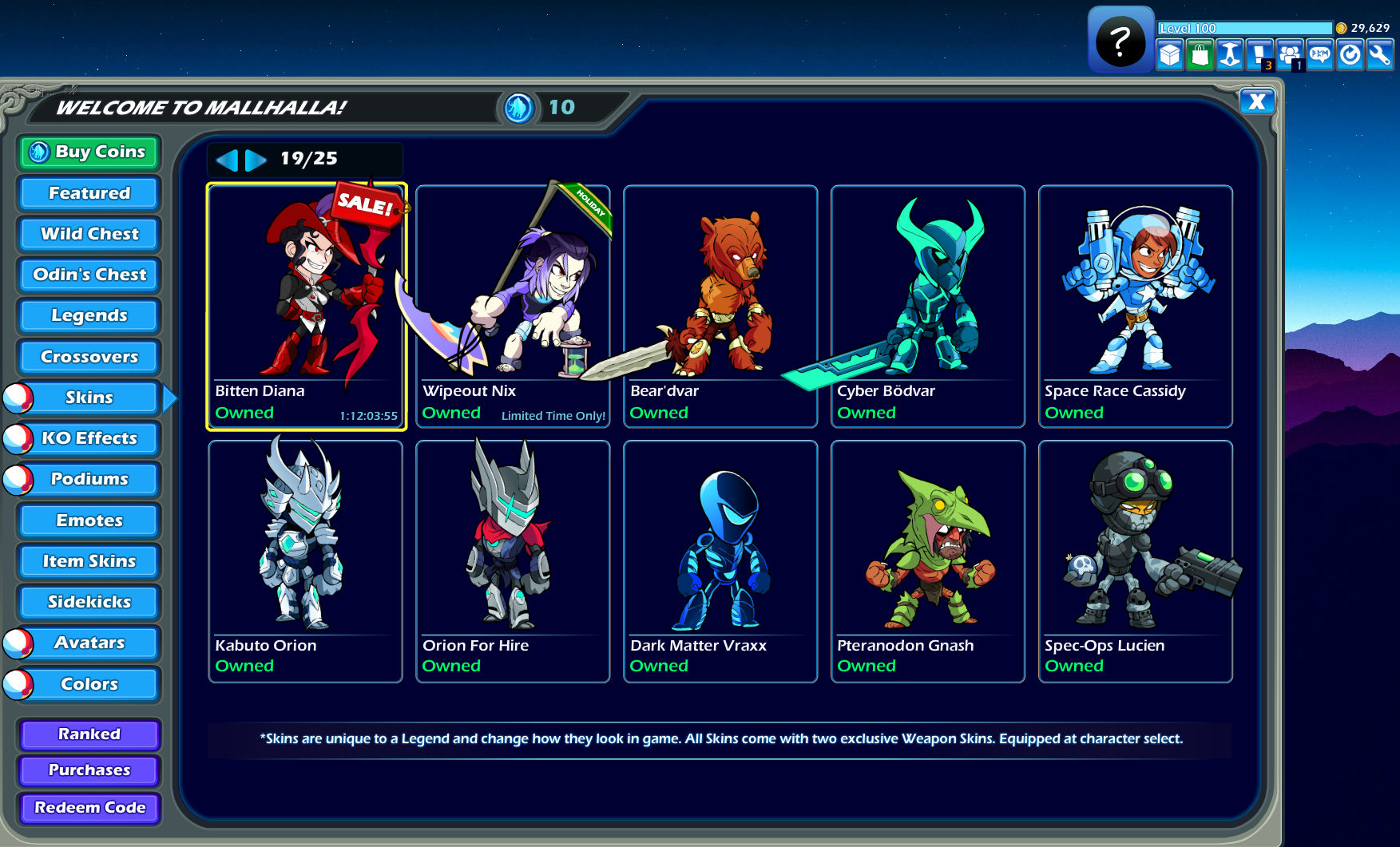Click the replay history icon
The image size is (1400, 847).
[x=1350, y=55]
